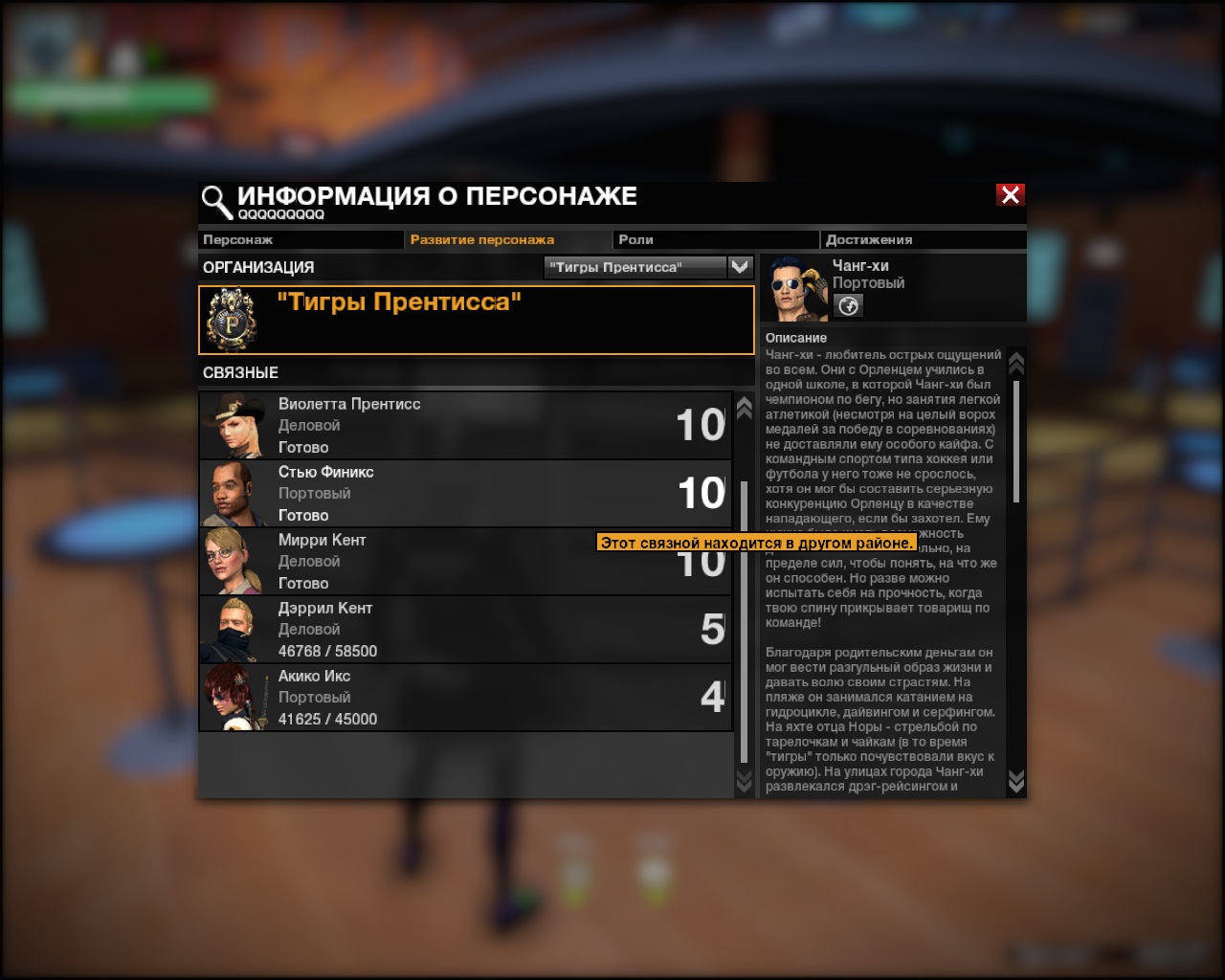Open the Развитие персонажа tab
This screenshot has width=1225, height=980.
click(507, 239)
